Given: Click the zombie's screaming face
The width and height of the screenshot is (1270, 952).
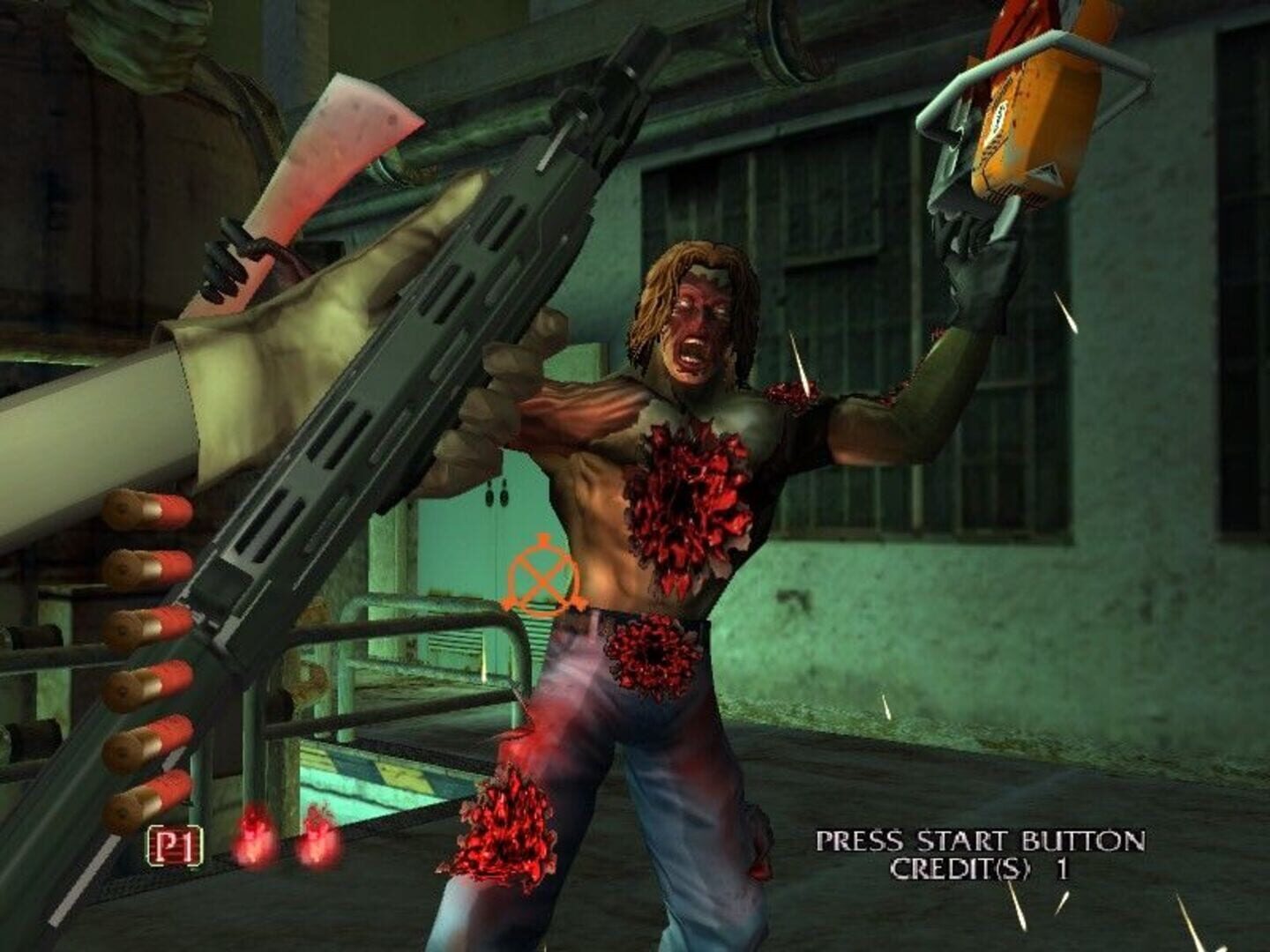Looking at the screenshot, I should (x=692, y=326).
